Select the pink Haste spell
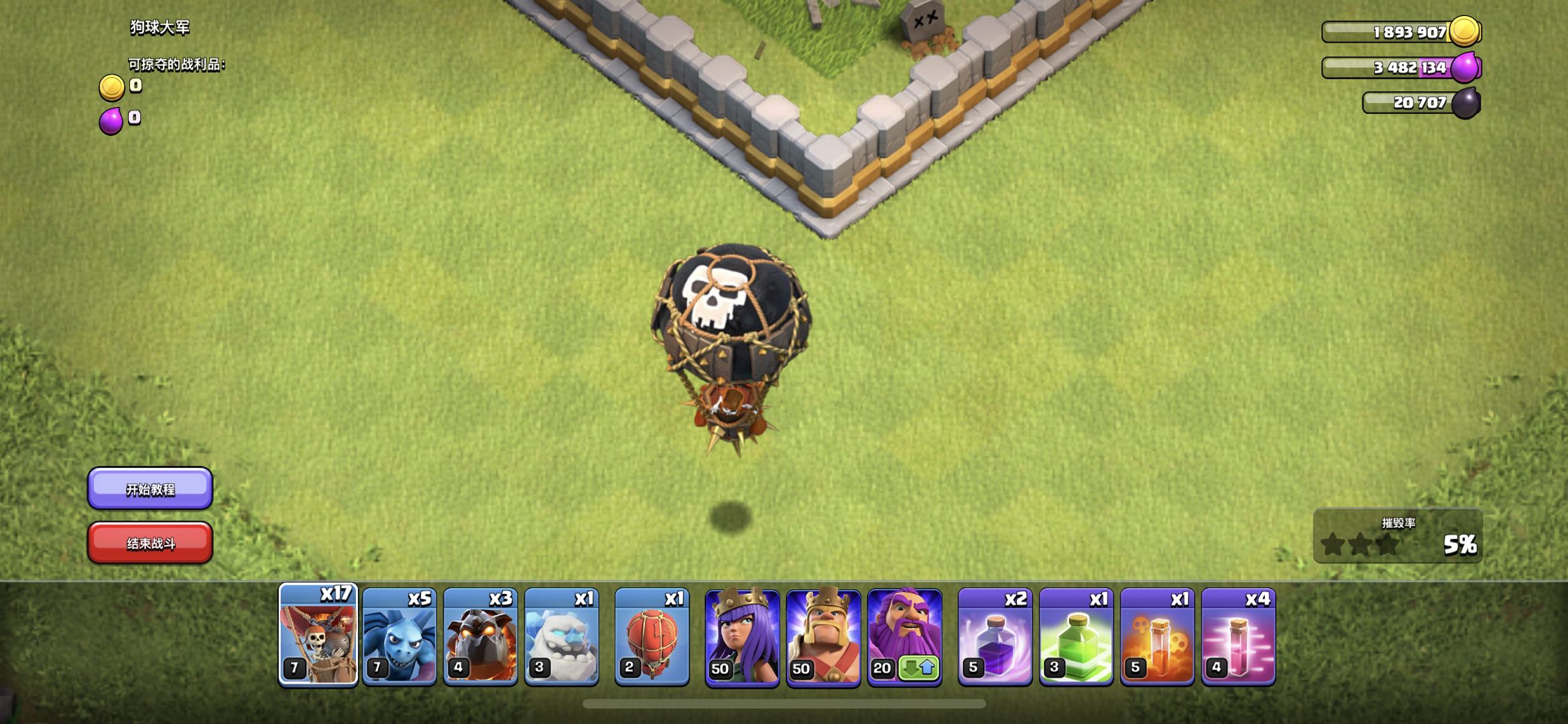Viewport: 1568px width, 724px height. 1238,637
